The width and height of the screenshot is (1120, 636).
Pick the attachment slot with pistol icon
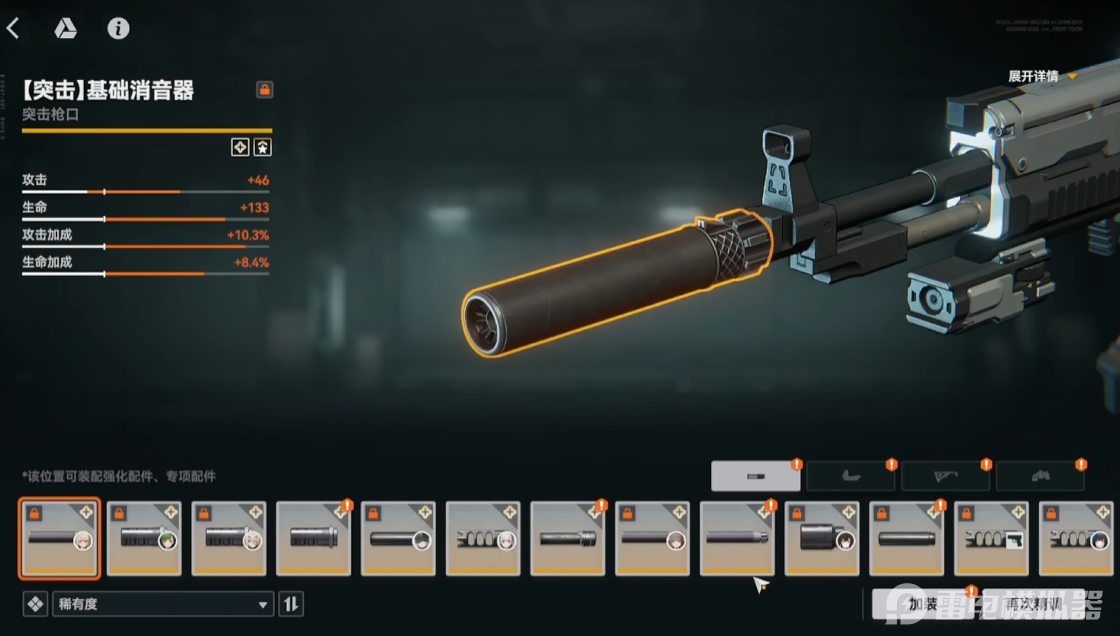tap(992, 538)
